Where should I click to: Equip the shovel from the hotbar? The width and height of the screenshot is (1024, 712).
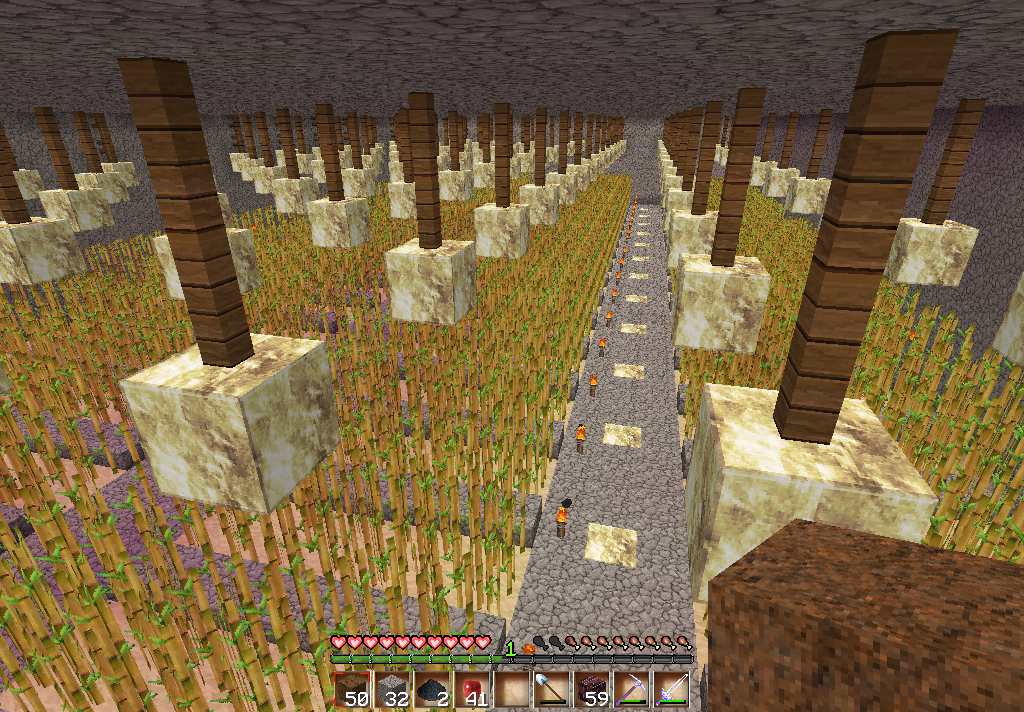[552, 690]
